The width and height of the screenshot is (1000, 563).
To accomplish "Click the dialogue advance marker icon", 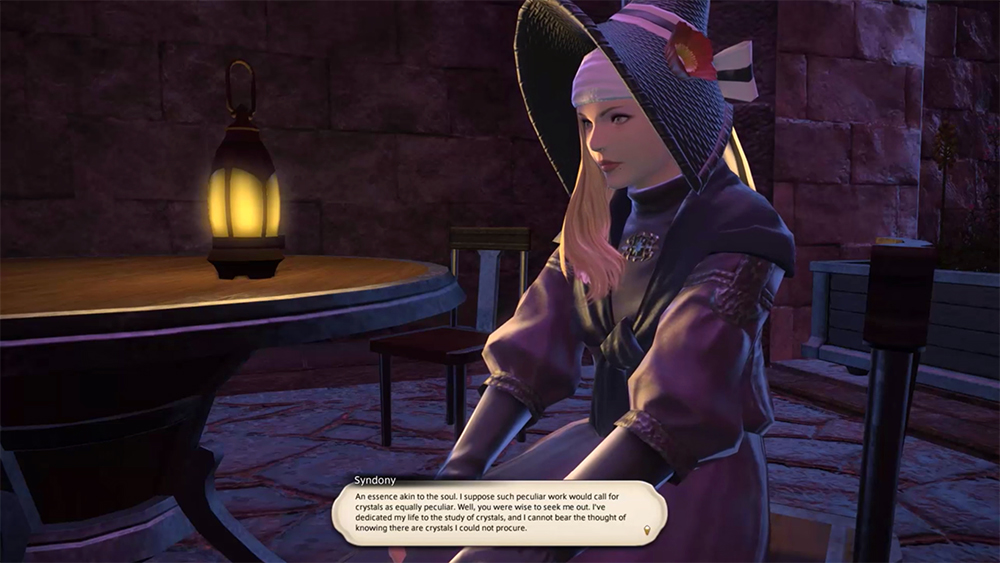I will point(647,530).
